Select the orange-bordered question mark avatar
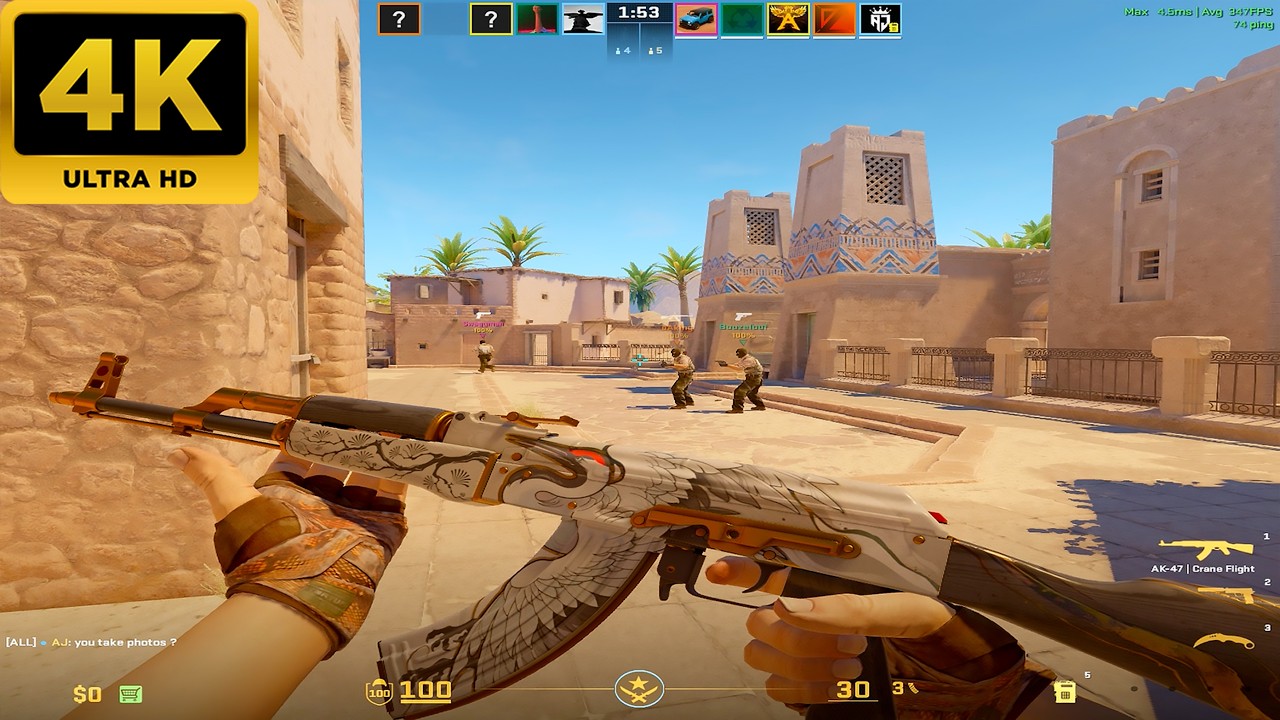1280x720 pixels. click(399, 19)
